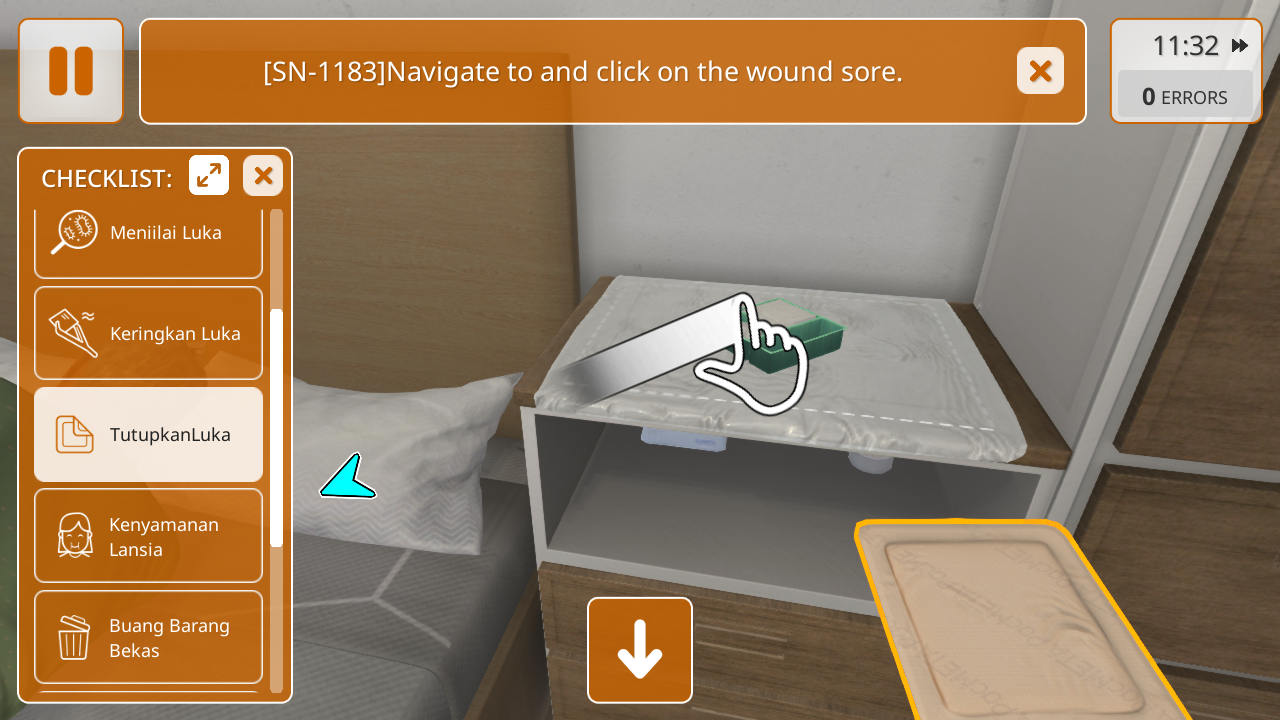The height and width of the screenshot is (720, 1280).
Task: Close the checklist panel
Action: [x=263, y=176]
